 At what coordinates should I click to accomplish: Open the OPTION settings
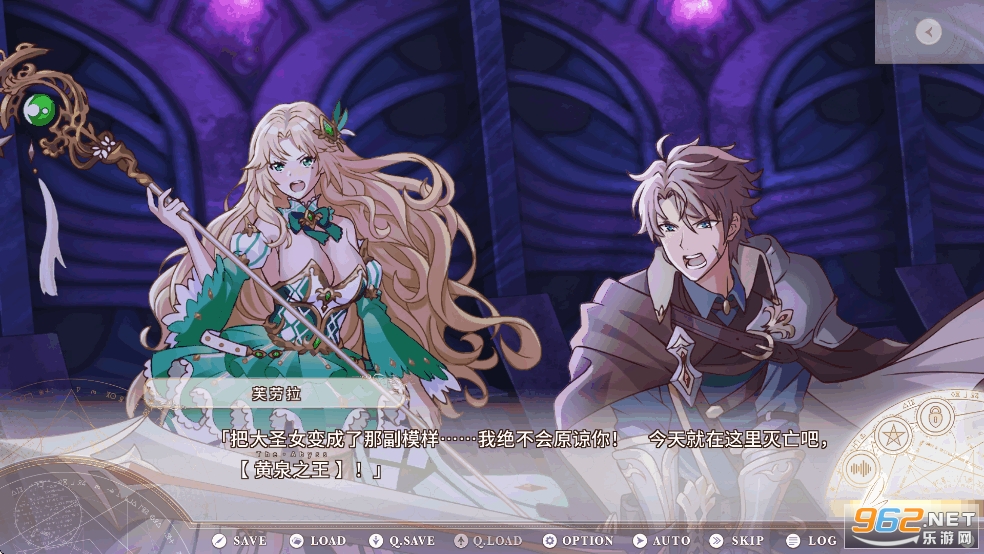coord(578,541)
